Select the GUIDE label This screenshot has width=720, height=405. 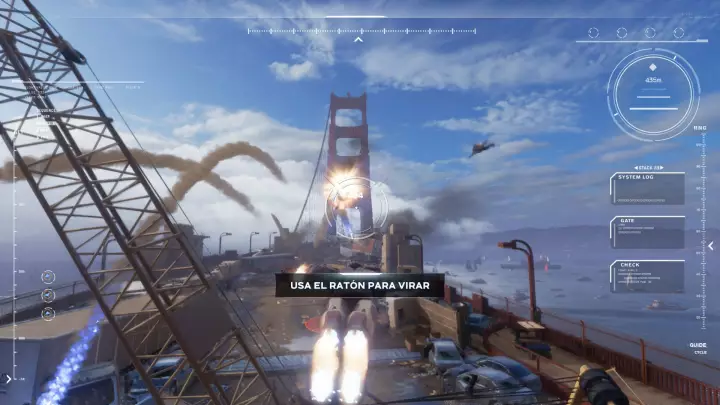(x=697, y=345)
